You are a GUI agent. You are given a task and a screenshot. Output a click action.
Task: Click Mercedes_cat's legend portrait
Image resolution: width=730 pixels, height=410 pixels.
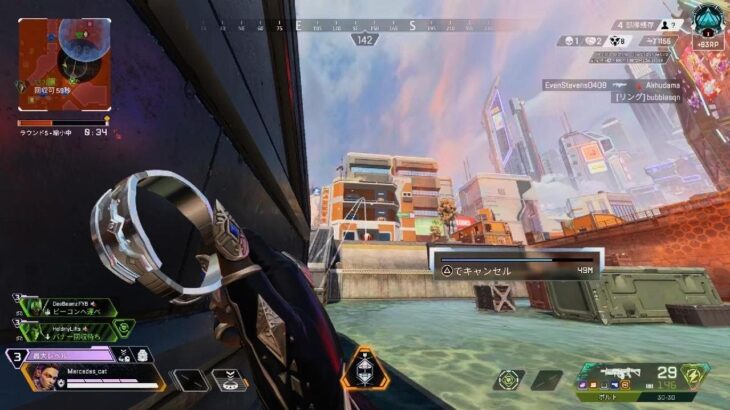[x=41, y=376]
